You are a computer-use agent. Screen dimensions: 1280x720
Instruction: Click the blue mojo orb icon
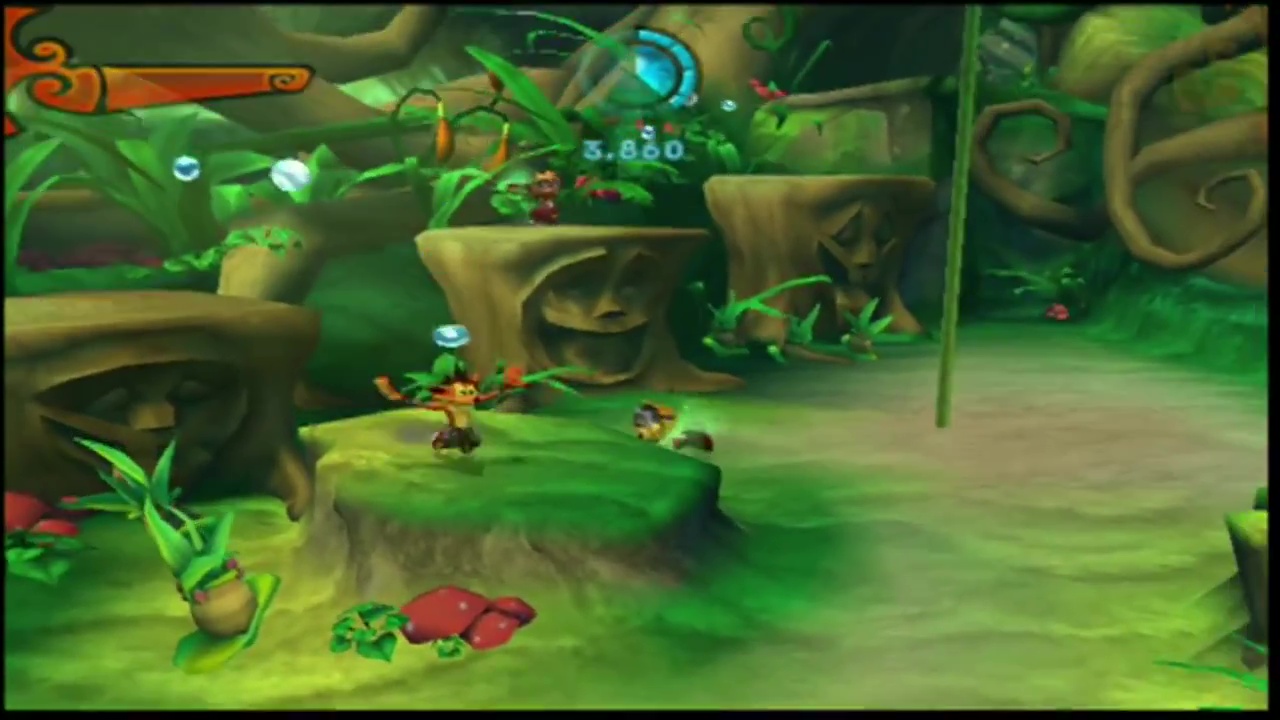pos(651,68)
